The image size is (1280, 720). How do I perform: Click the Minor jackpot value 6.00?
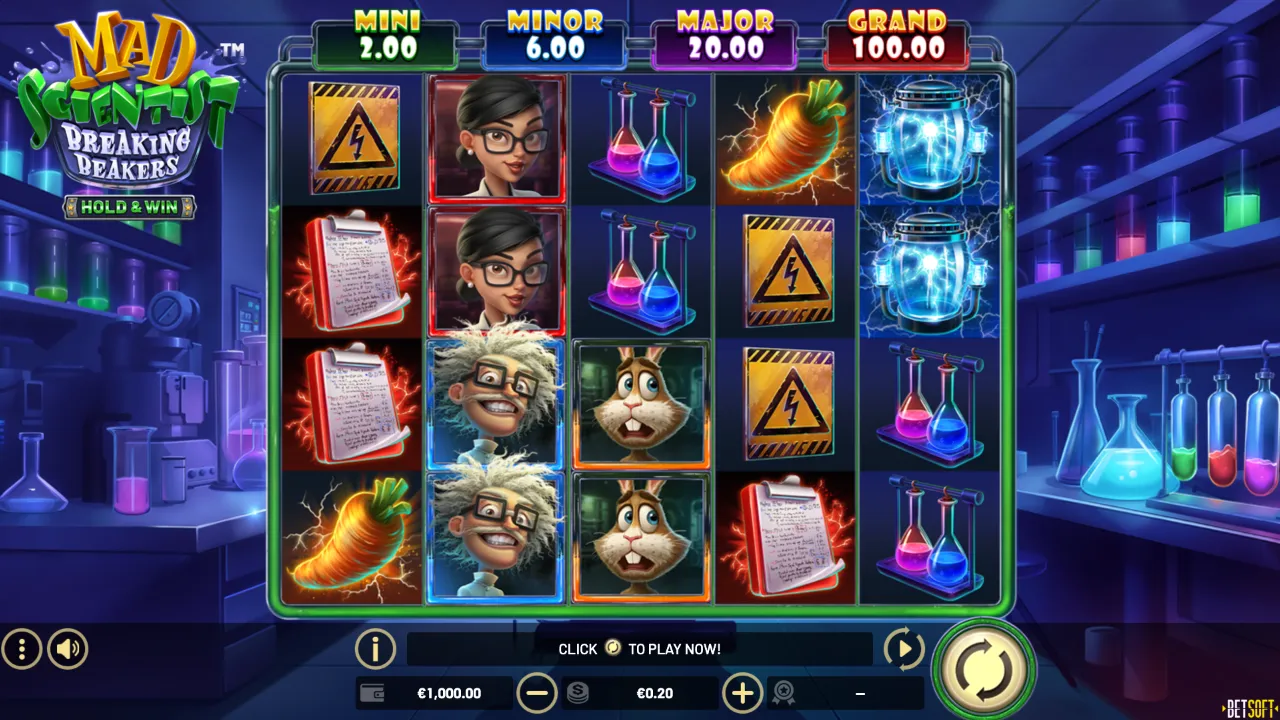(555, 46)
